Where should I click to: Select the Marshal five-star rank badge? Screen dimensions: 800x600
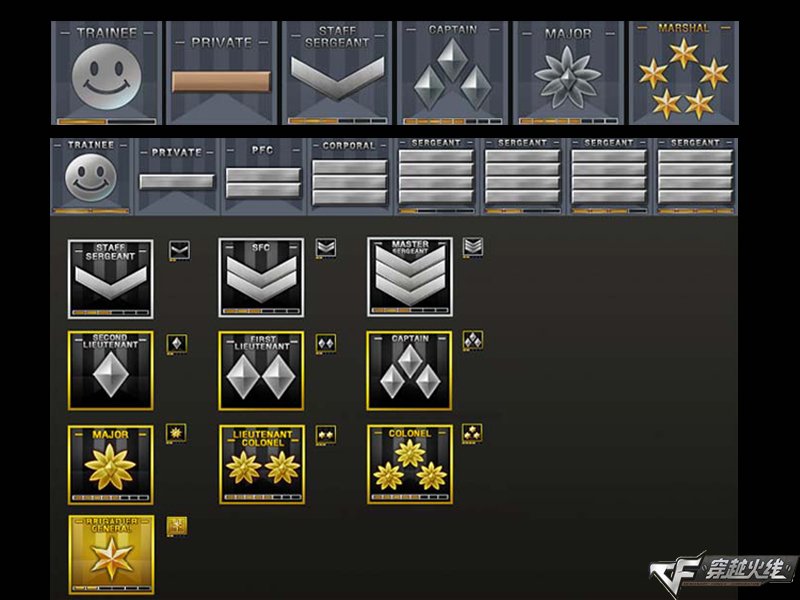point(684,73)
